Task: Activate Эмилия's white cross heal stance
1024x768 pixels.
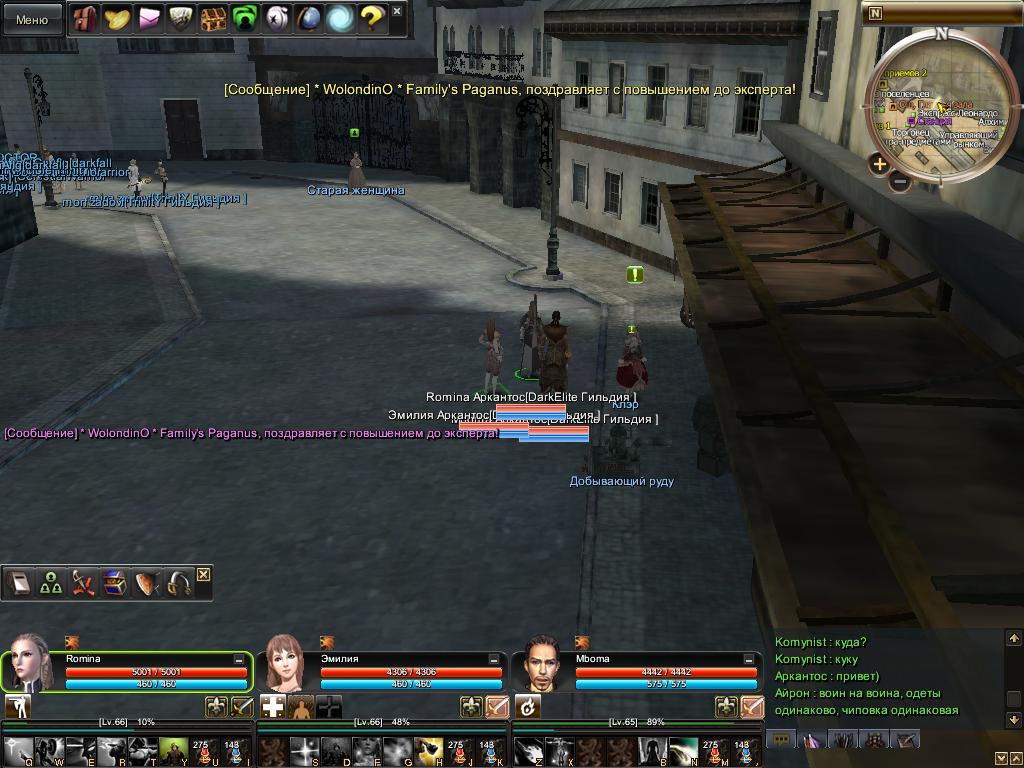Action: coord(272,707)
